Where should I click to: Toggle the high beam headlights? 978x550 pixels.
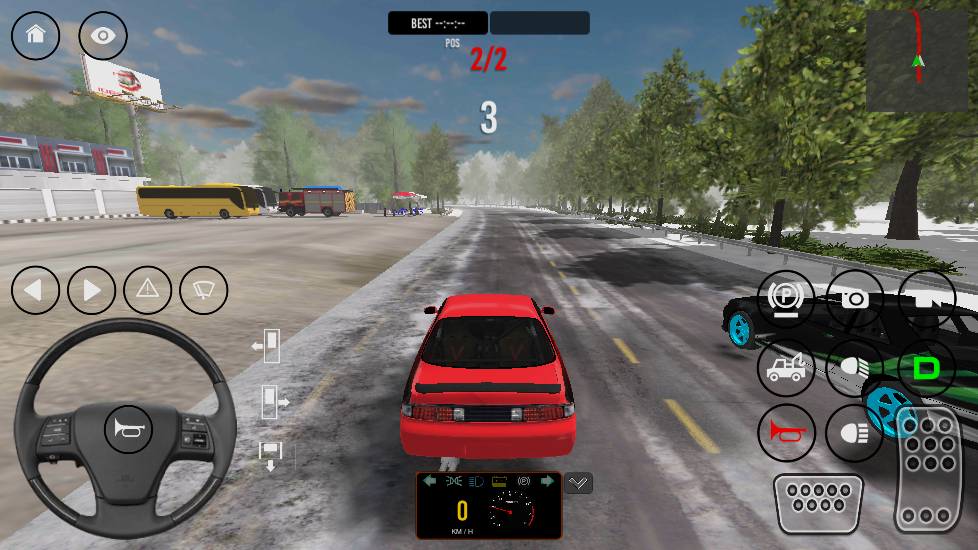click(855, 368)
